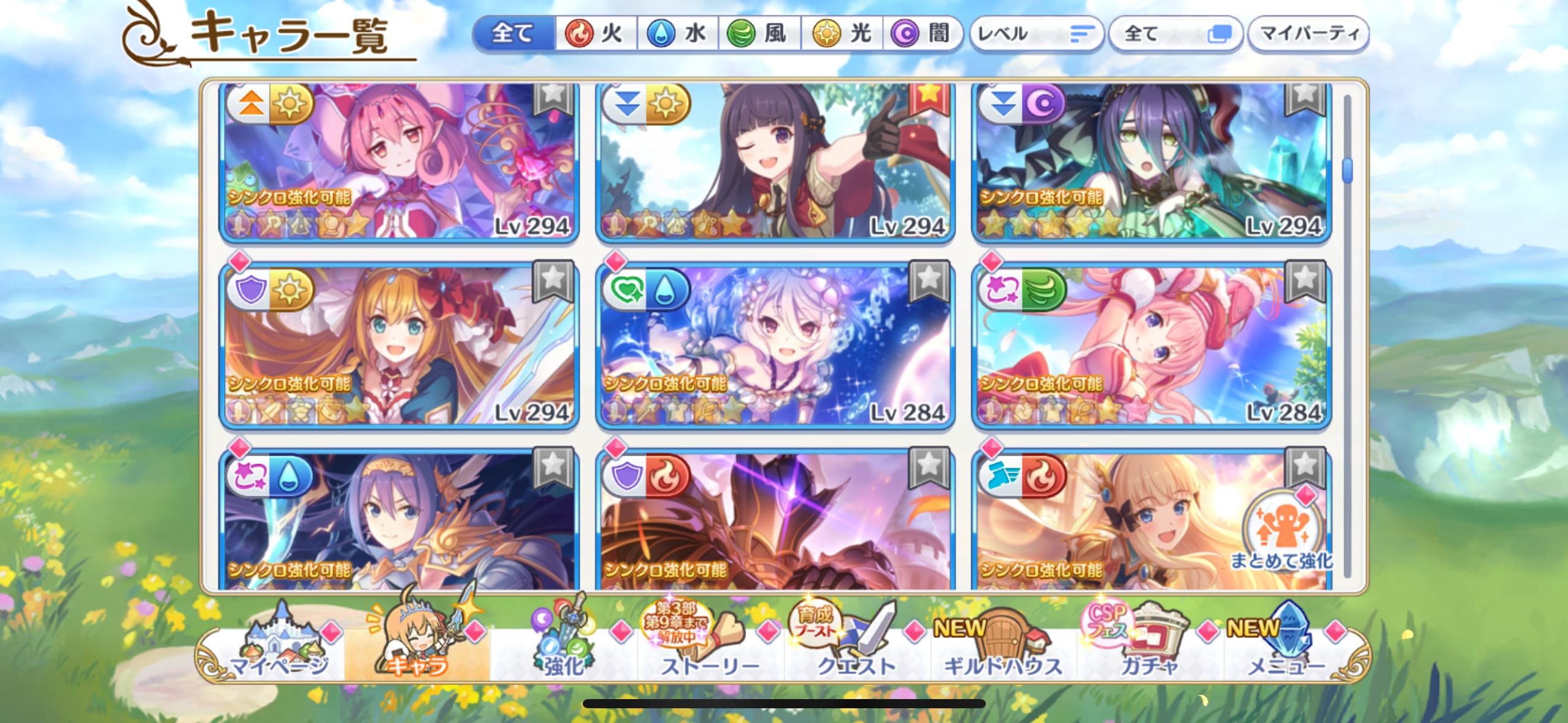1568x723 pixels.
Task: Go to マイページ home screen
Action: [279, 650]
